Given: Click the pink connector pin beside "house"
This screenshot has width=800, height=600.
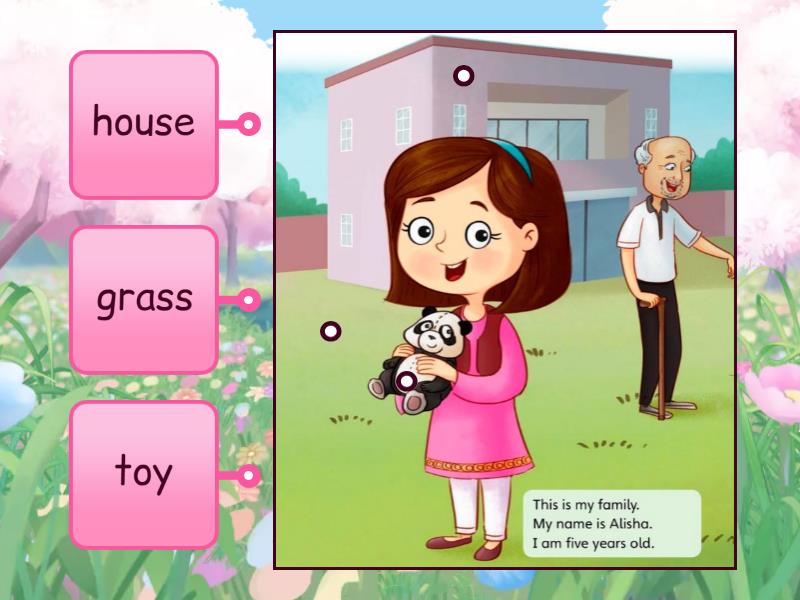Looking at the screenshot, I should (249, 125).
